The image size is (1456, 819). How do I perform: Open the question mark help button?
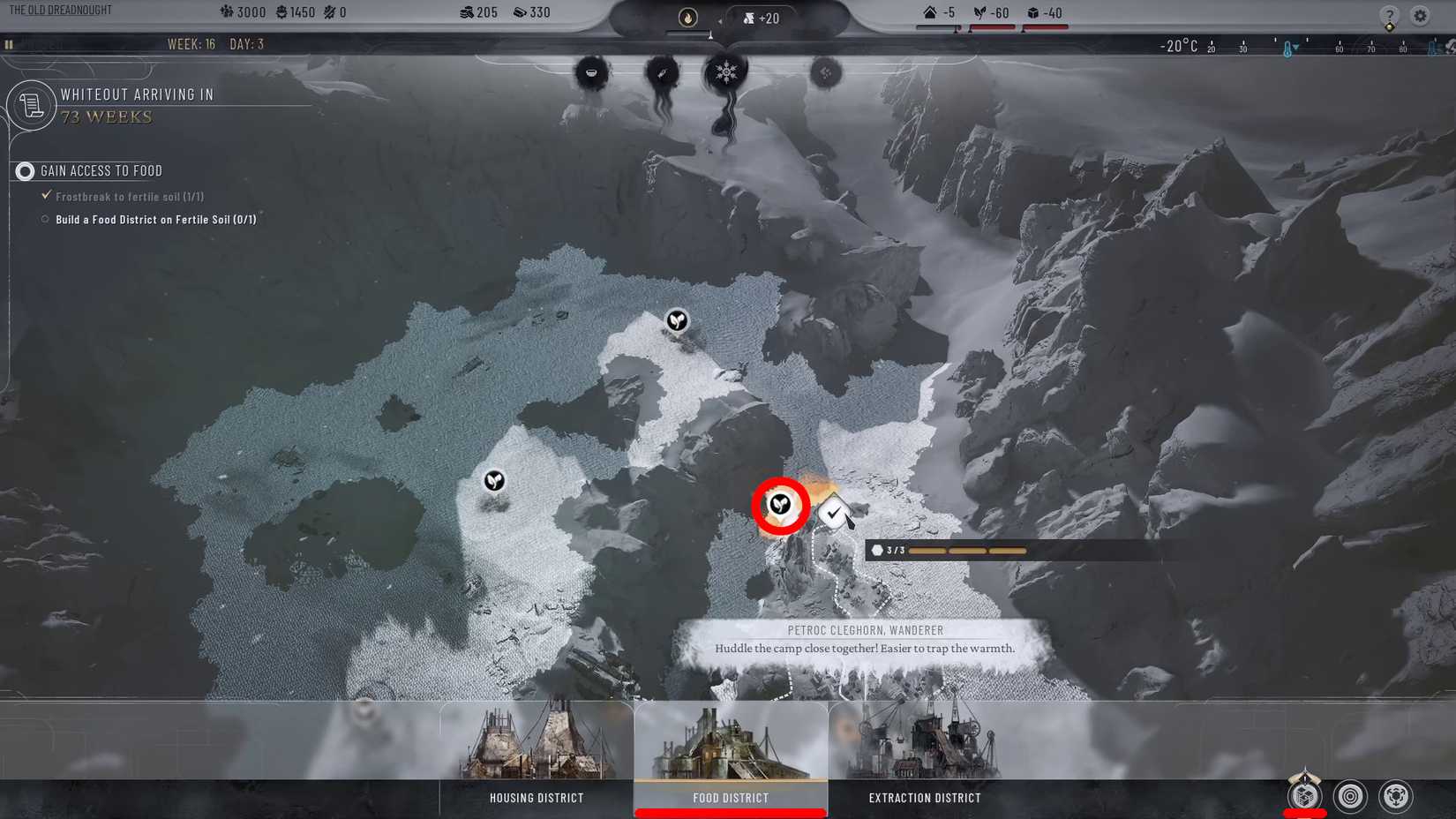tap(1388, 15)
